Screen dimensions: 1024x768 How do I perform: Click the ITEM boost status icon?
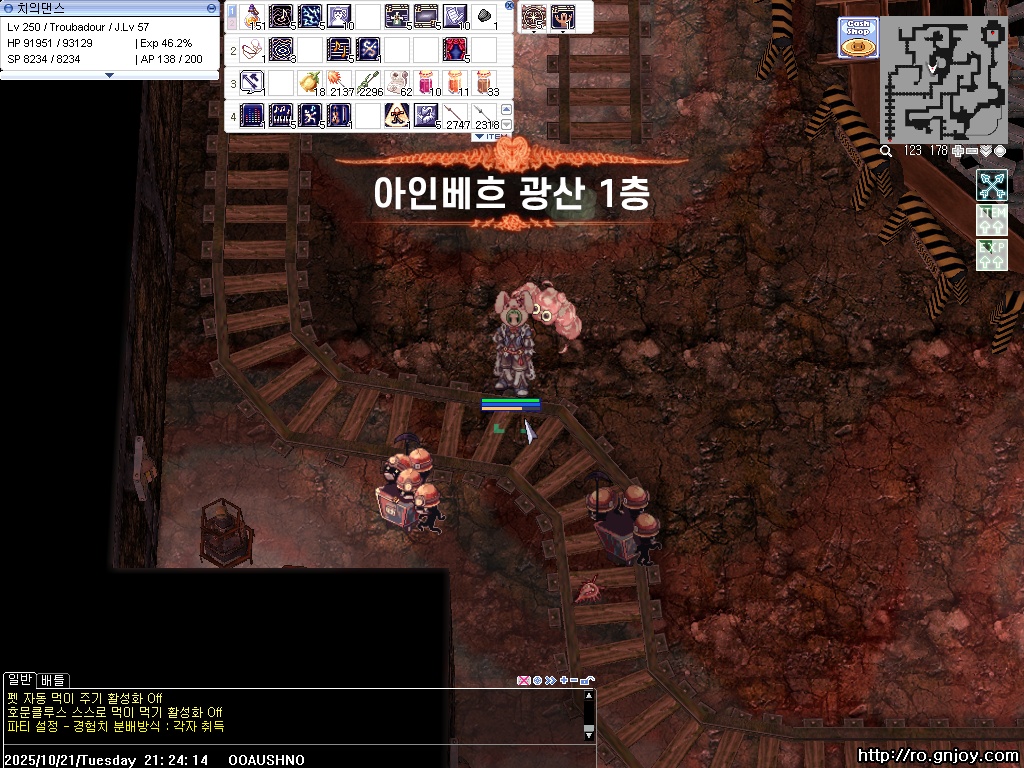click(x=991, y=220)
